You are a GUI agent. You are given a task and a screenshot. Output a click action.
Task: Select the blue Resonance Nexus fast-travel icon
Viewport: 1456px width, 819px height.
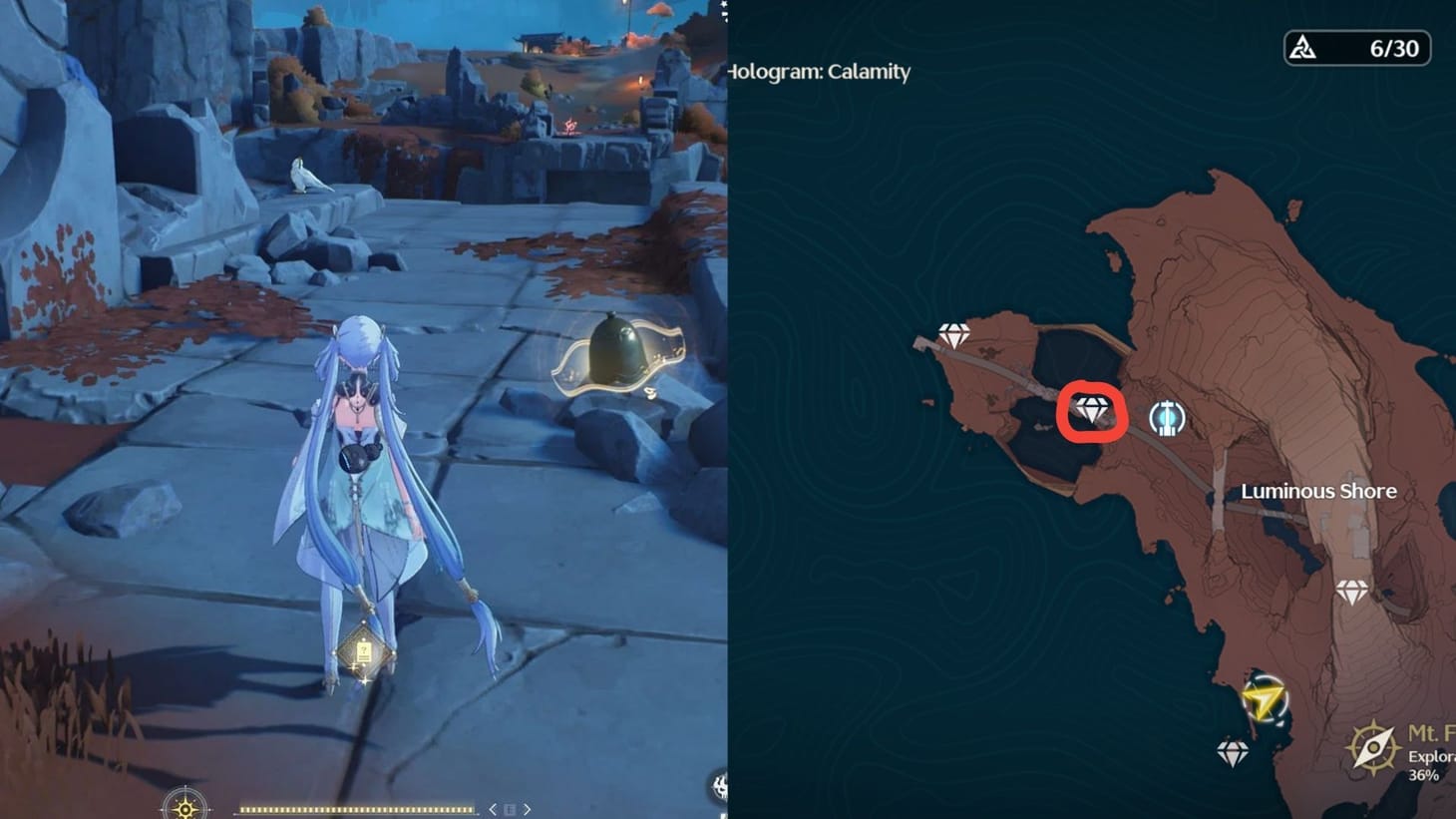tap(1166, 418)
